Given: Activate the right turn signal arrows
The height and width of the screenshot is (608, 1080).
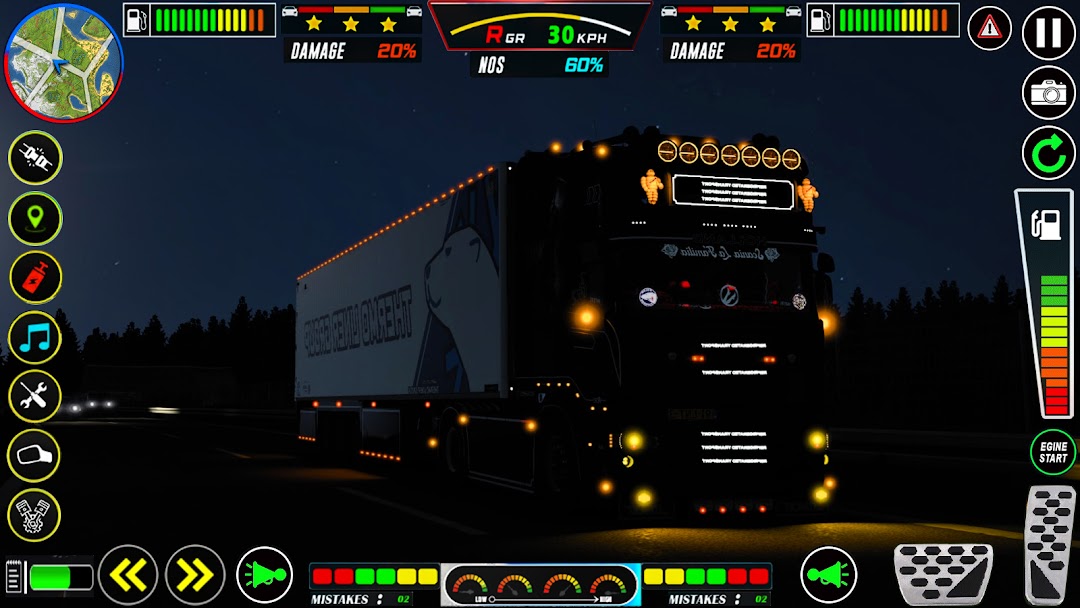Looking at the screenshot, I should 195,574.
